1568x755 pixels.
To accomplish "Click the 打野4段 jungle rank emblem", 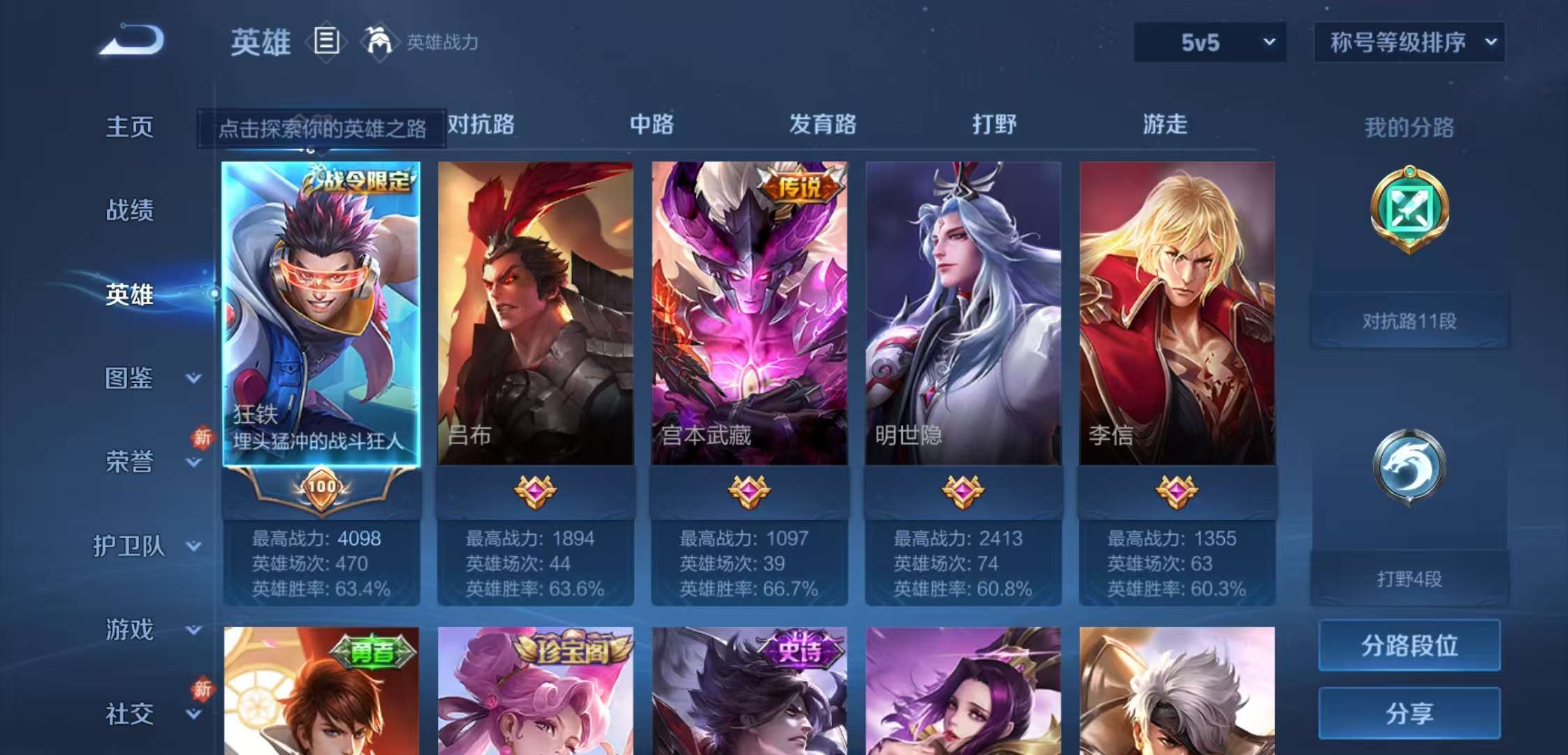I will click(x=1411, y=465).
